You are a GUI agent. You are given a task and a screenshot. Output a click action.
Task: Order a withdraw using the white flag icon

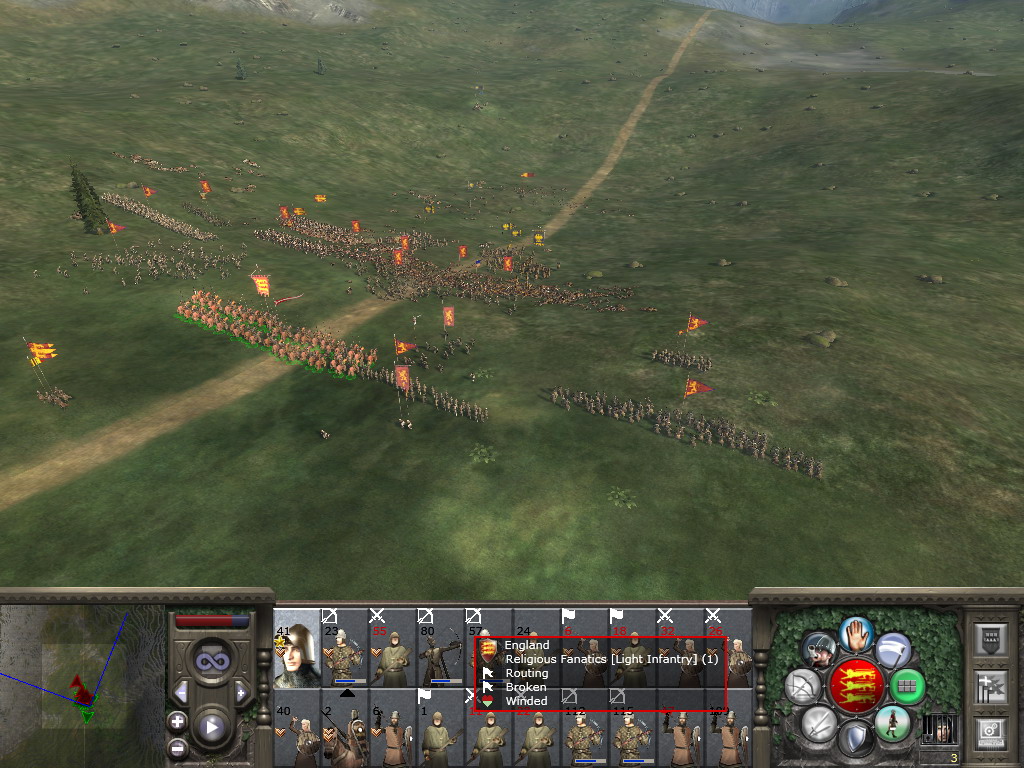893,650
